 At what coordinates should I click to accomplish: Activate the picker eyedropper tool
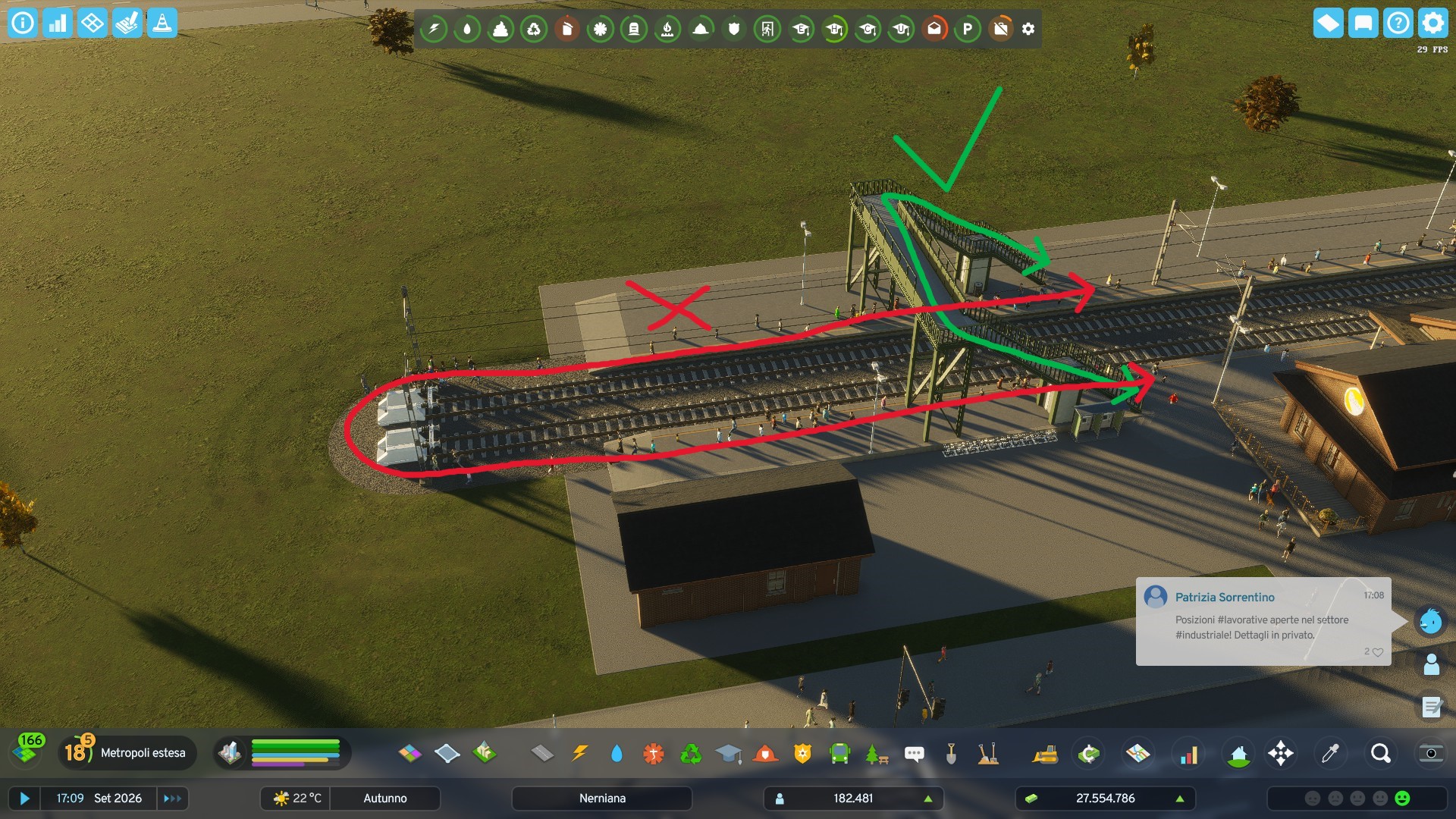tap(1330, 753)
